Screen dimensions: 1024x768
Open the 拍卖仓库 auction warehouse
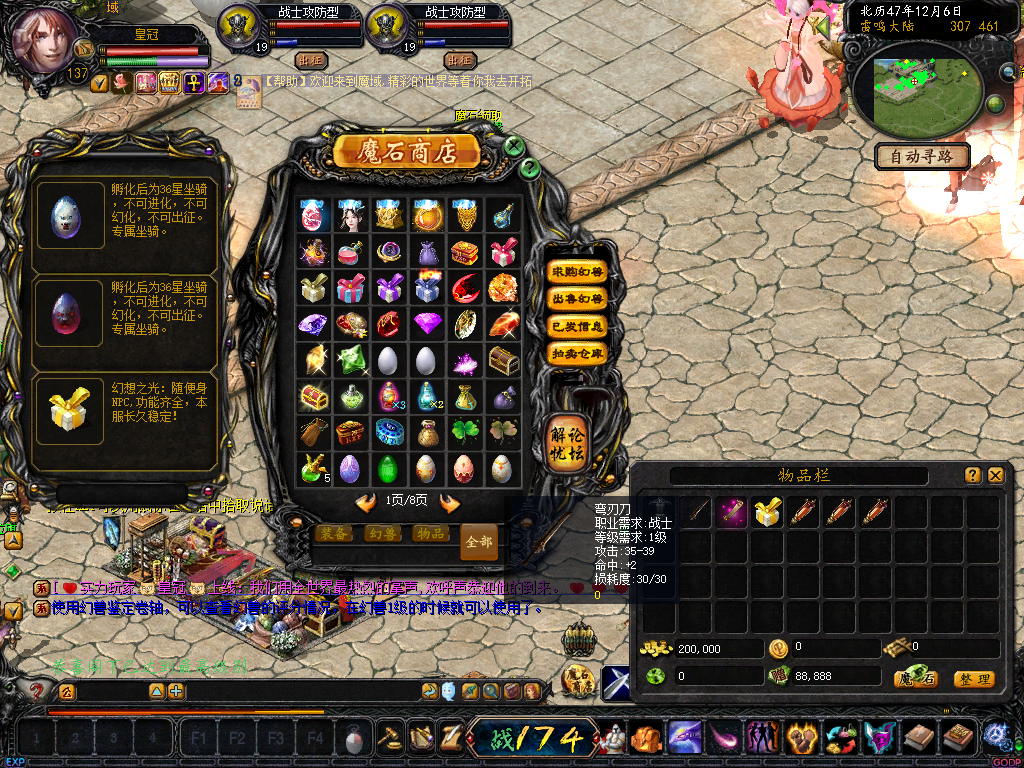point(577,353)
